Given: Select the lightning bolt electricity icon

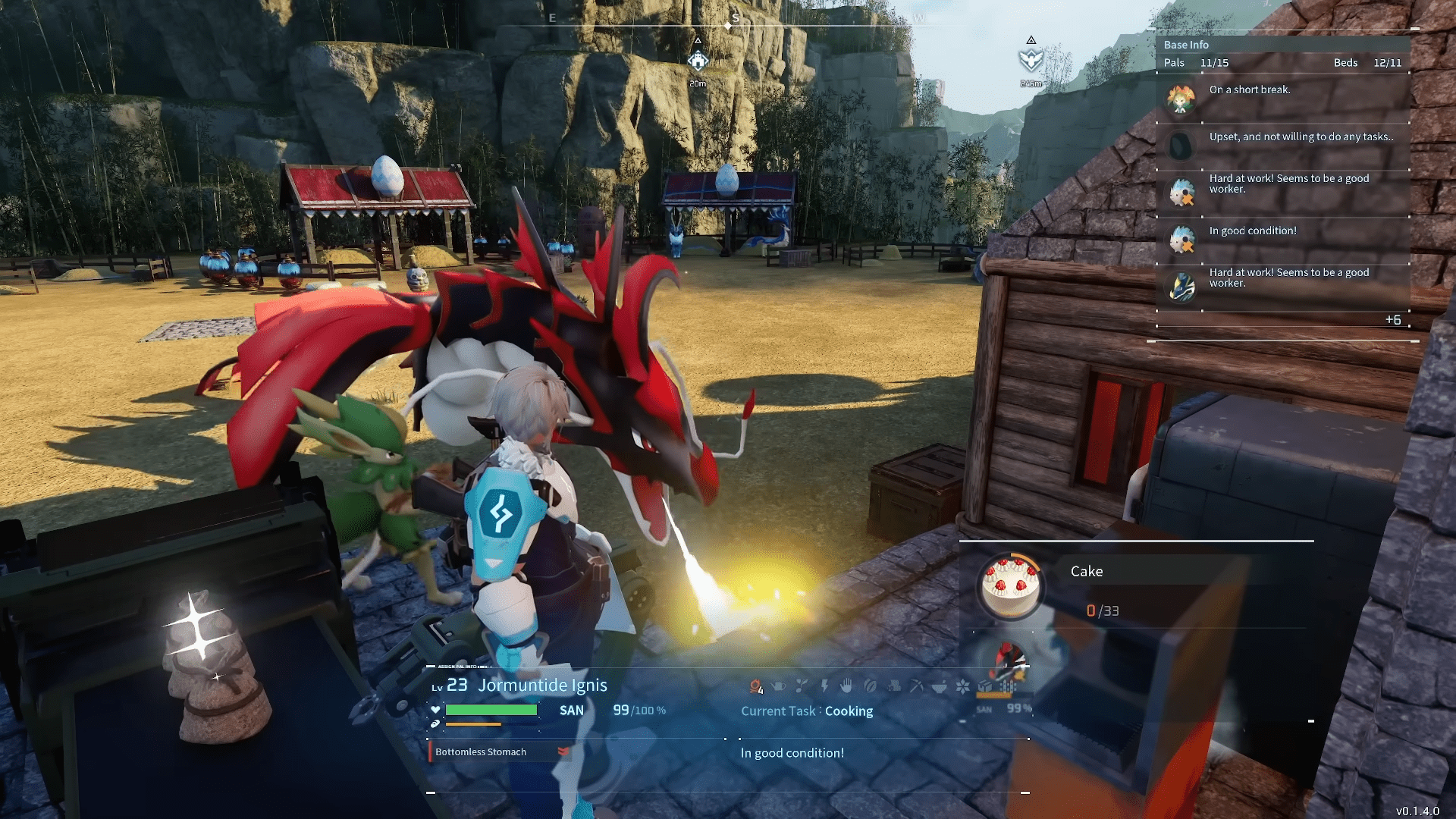Looking at the screenshot, I should tap(824, 686).
